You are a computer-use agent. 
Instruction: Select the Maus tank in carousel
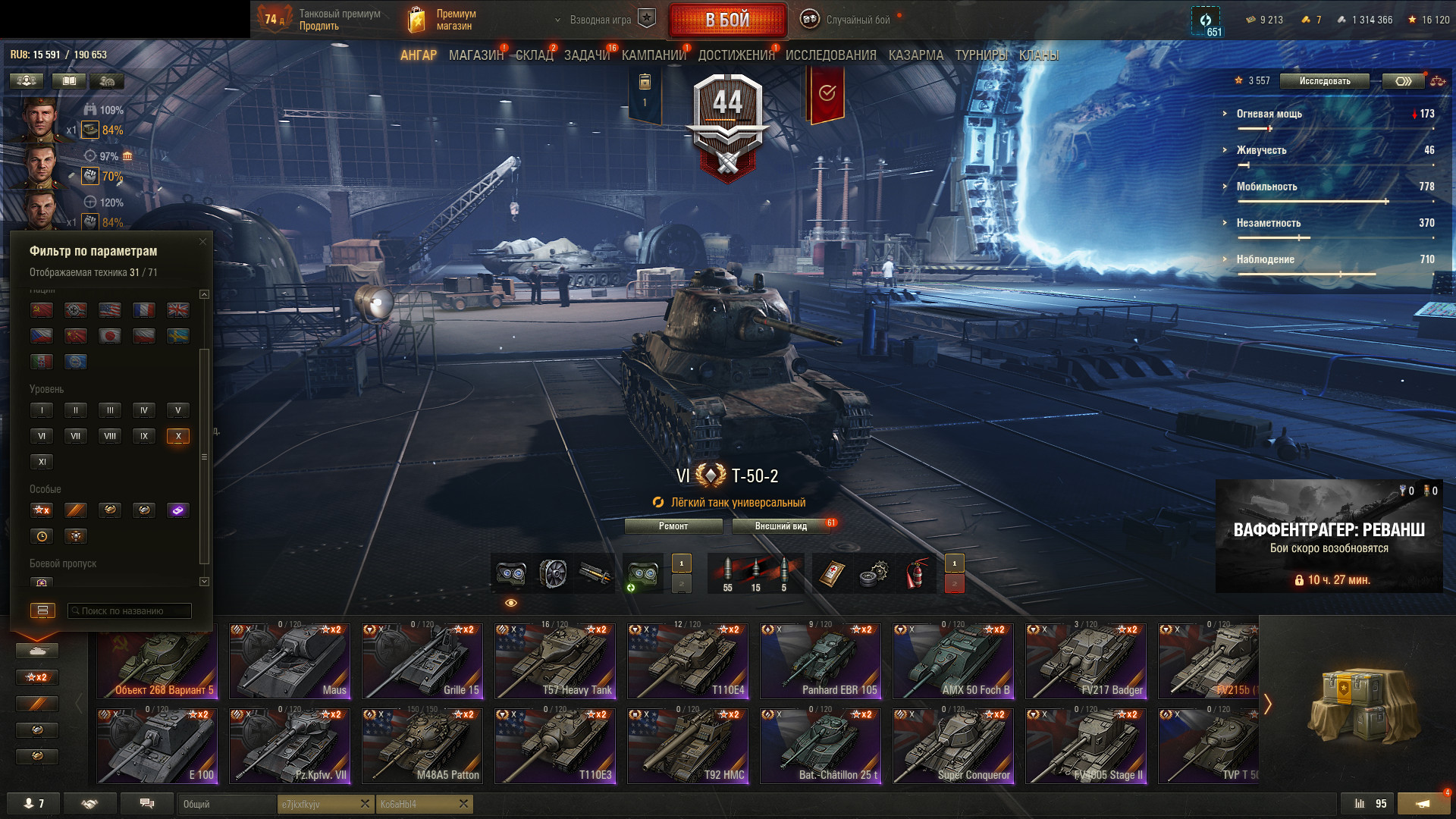click(x=290, y=661)
